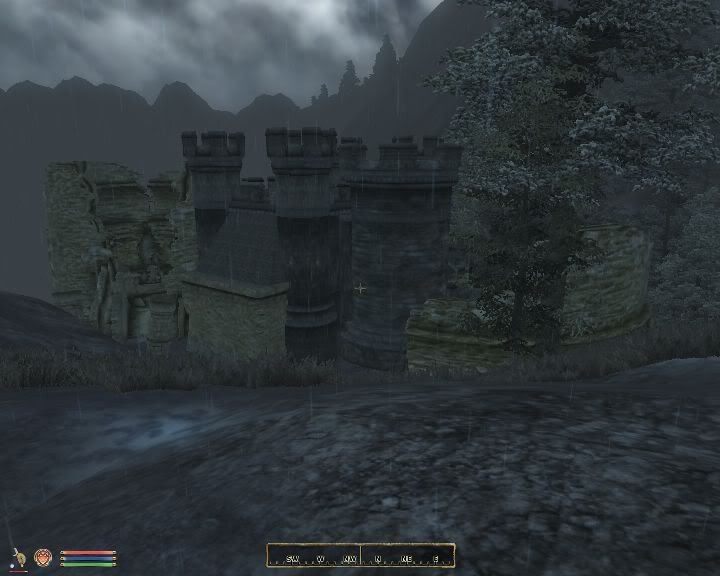Select the active spell icon

pos(43,557)
